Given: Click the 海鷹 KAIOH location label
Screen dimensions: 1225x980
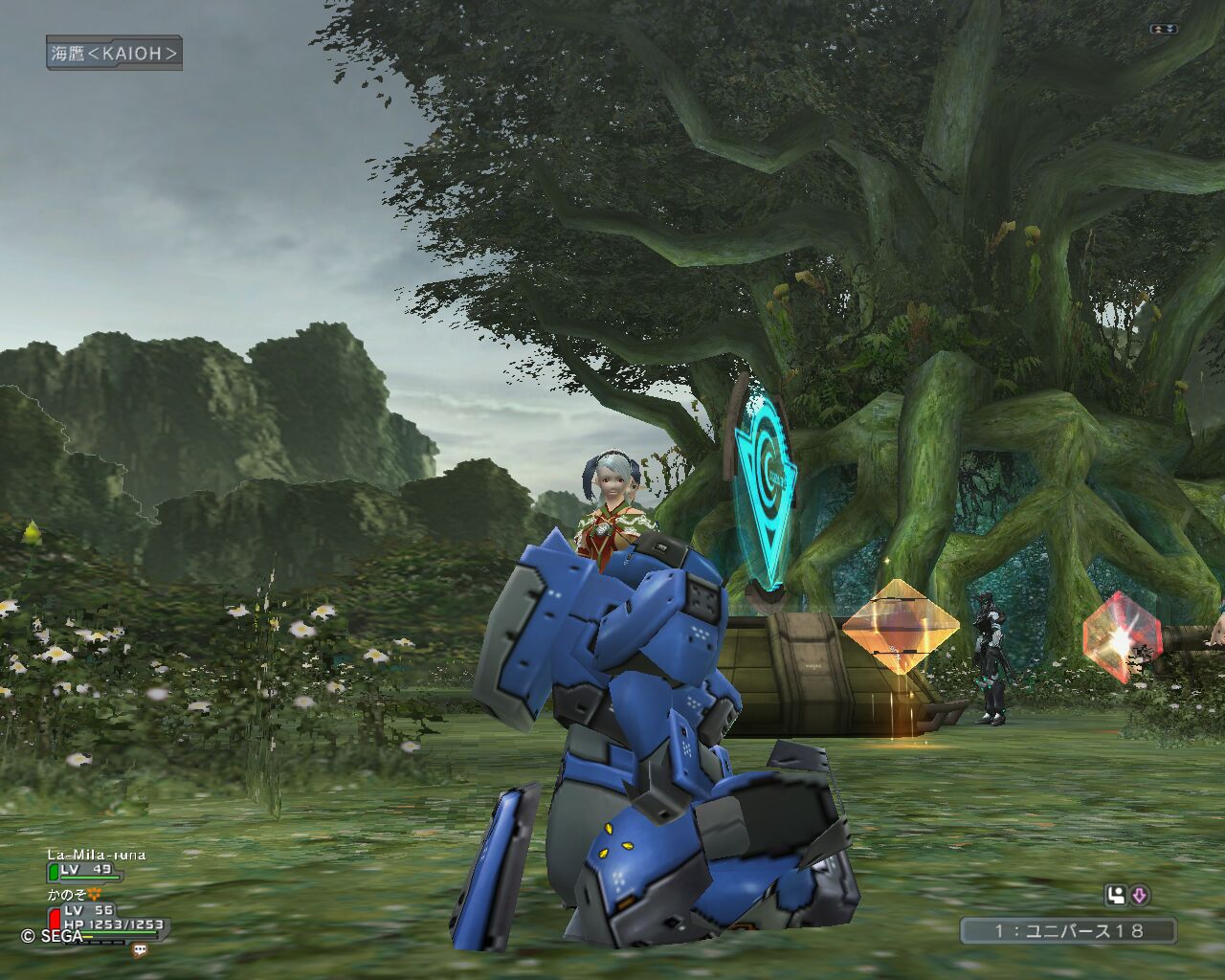Looking at the screenshot, I should pos(114,54).
